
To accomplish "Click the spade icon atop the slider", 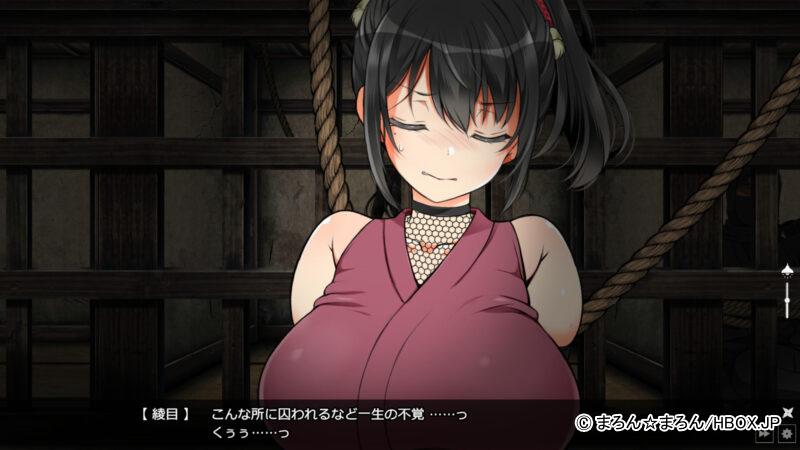I will [787, 271].
